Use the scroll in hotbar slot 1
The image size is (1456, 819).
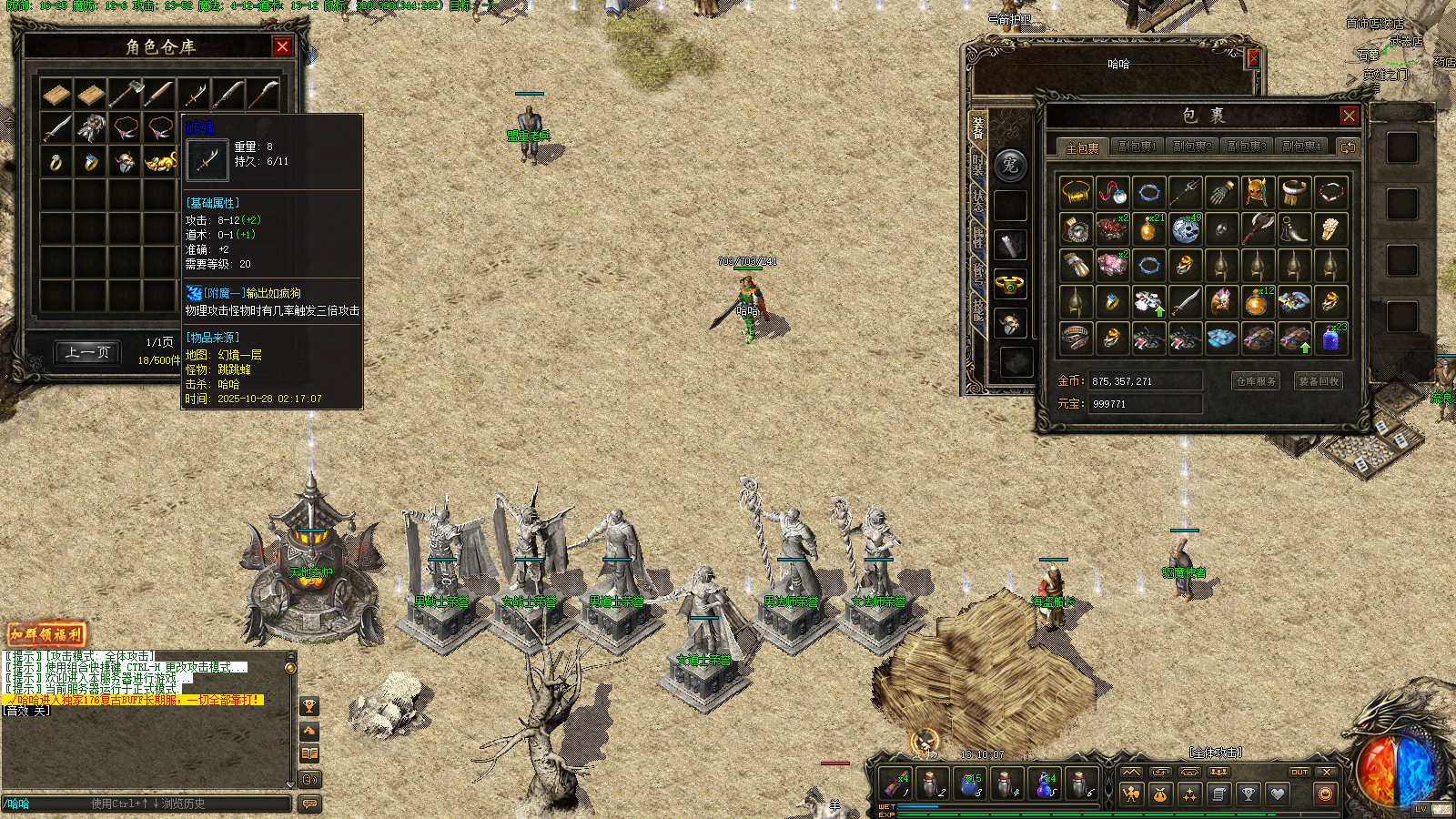[x=895, y=784]
